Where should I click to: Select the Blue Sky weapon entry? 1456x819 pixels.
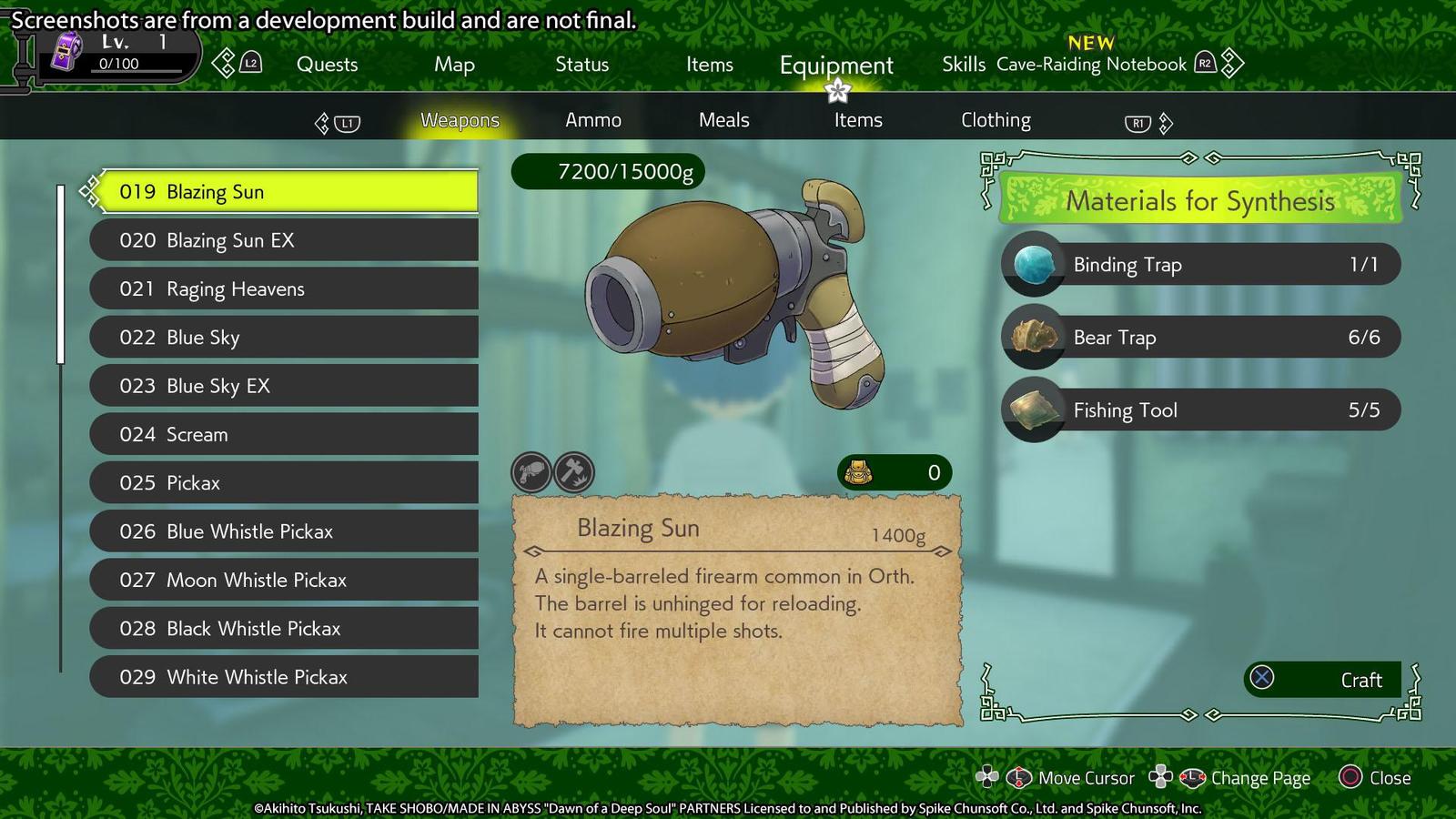(284, 338)
